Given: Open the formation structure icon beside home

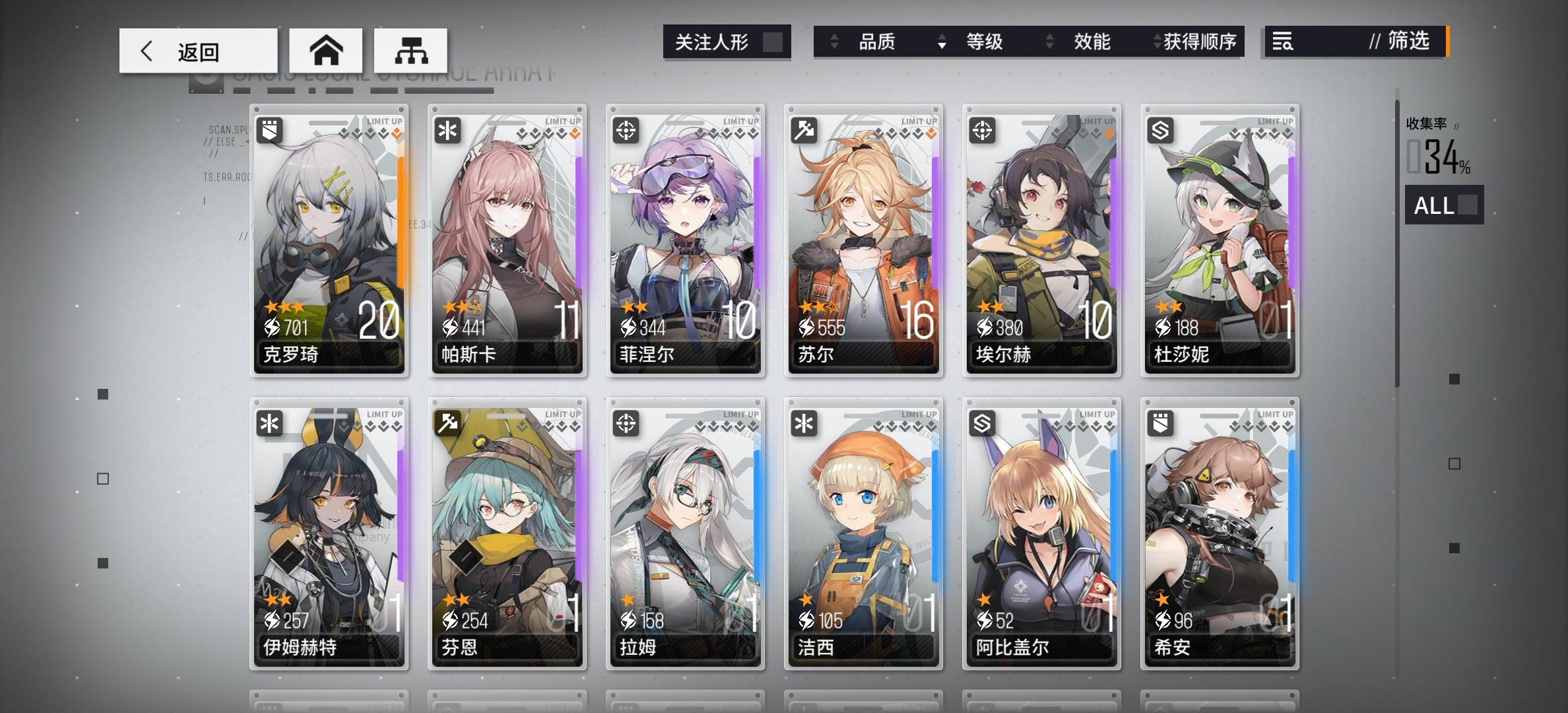Looking at the screenshot, I should coord(412,50).
